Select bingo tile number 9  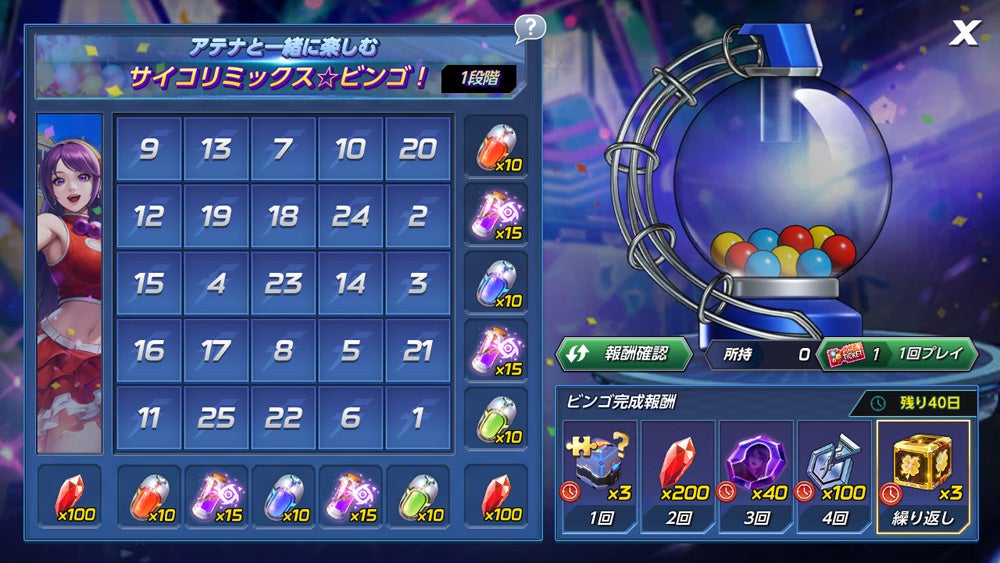[149, 149]
